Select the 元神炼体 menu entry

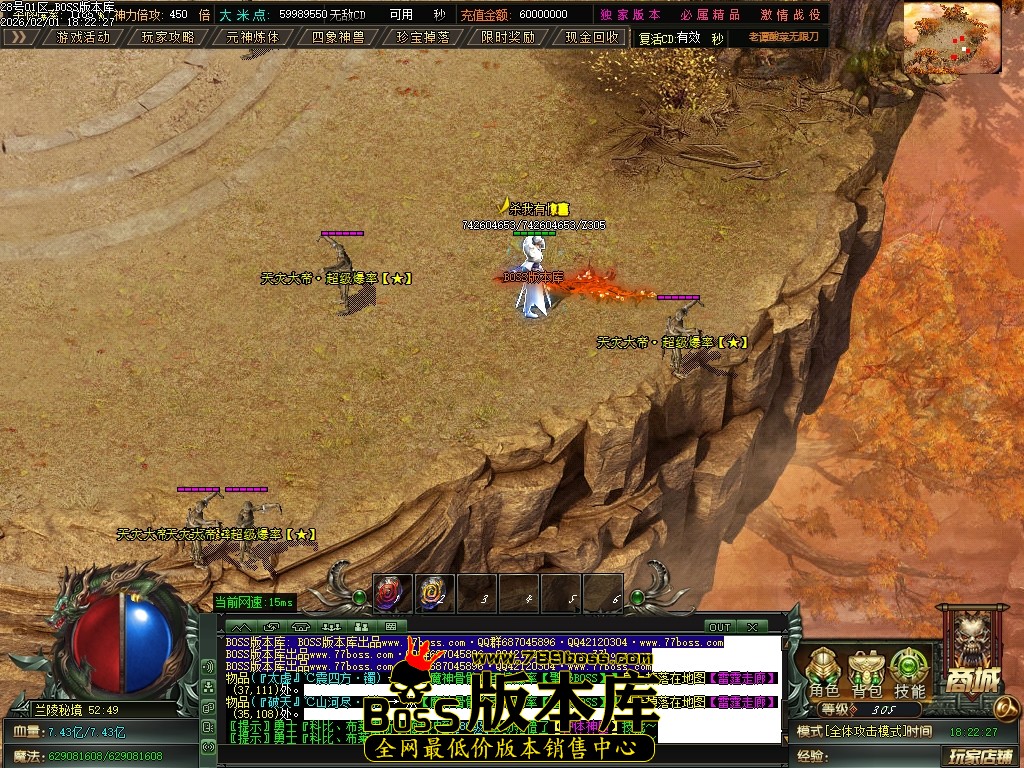coord(253,37)
